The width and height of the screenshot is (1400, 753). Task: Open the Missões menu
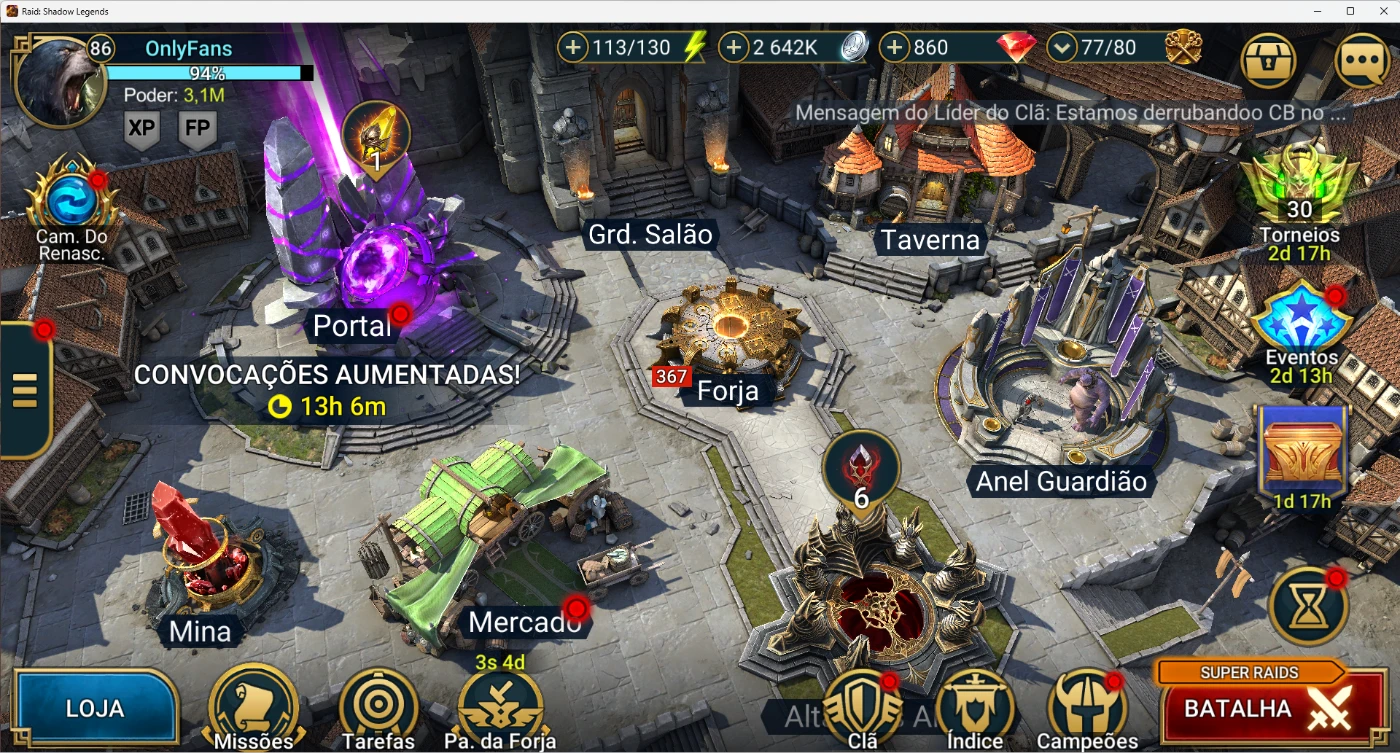tap(253, 706)
